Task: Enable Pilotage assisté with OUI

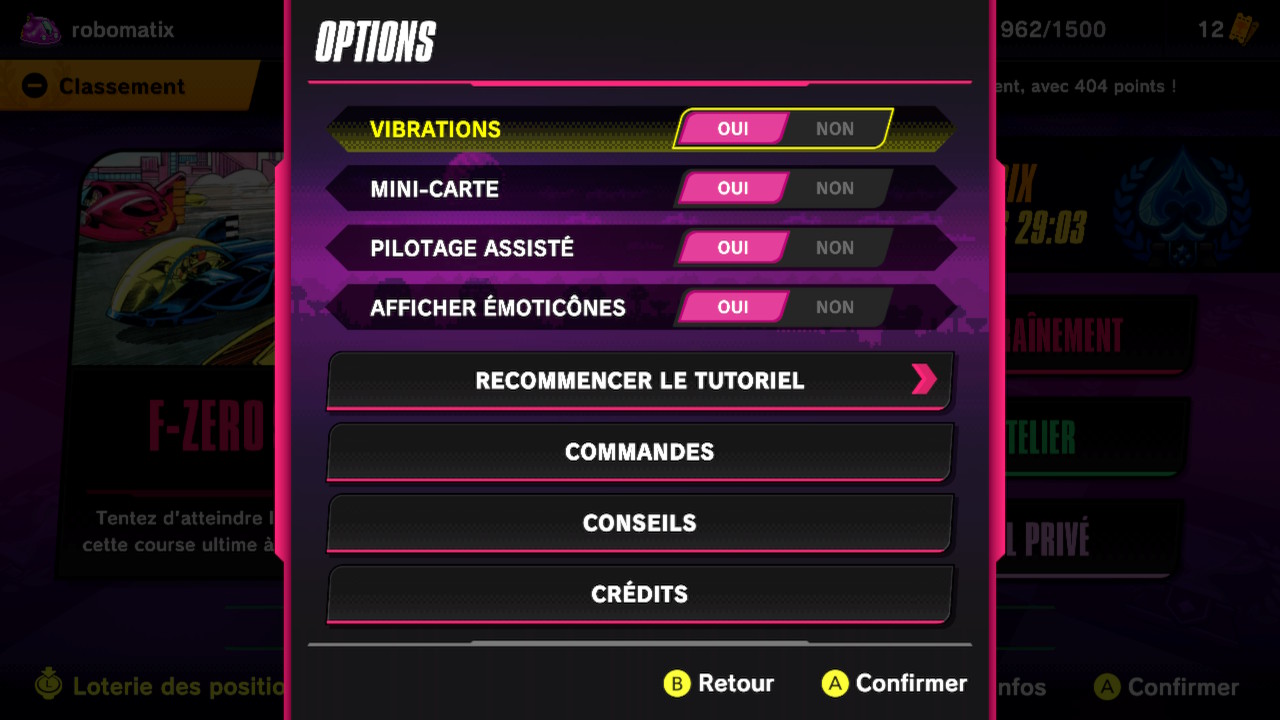Action: [x=733, y=248]
